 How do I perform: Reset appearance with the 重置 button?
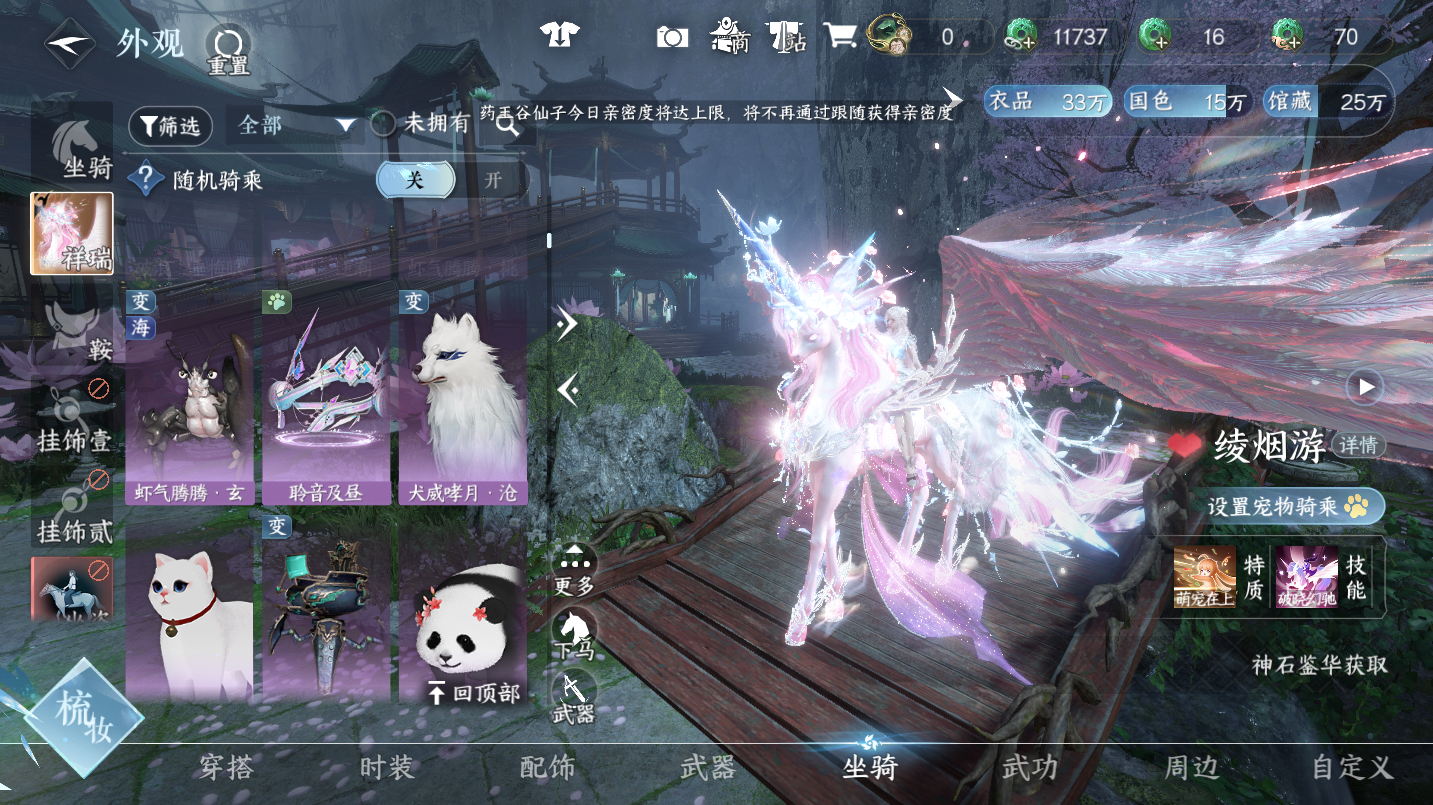[x=227, y=50]
